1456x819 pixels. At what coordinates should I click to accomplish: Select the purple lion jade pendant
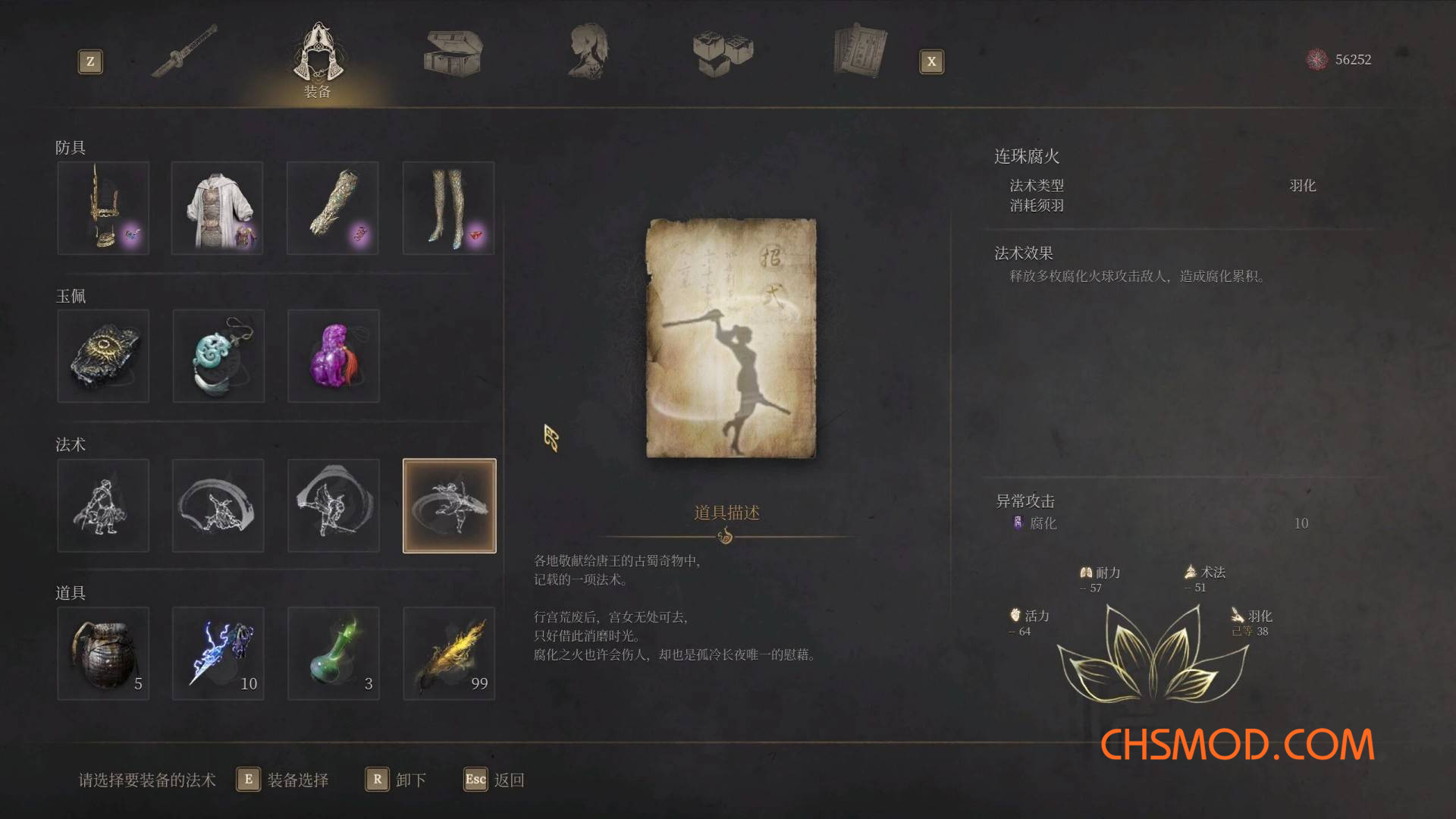point(333,356)
